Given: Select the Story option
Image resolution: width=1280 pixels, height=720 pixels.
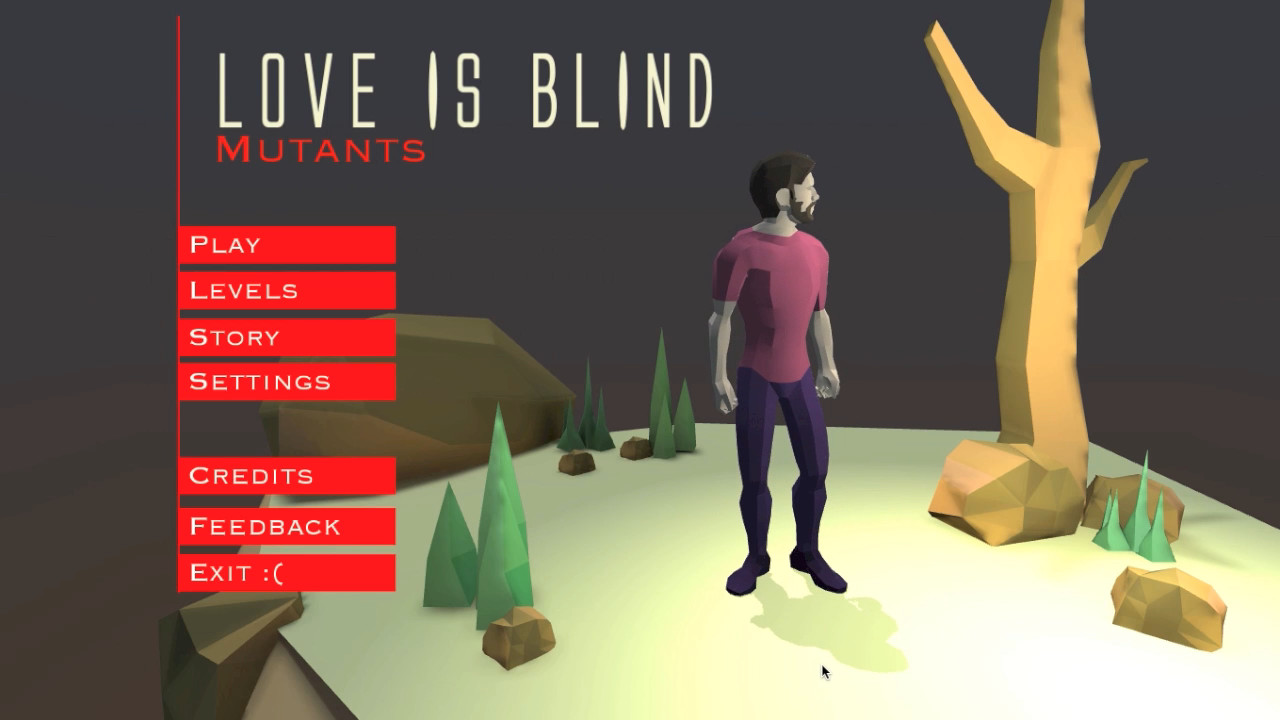Looking at the screenshot, I should pyautogui.click(x=287, y=337).
